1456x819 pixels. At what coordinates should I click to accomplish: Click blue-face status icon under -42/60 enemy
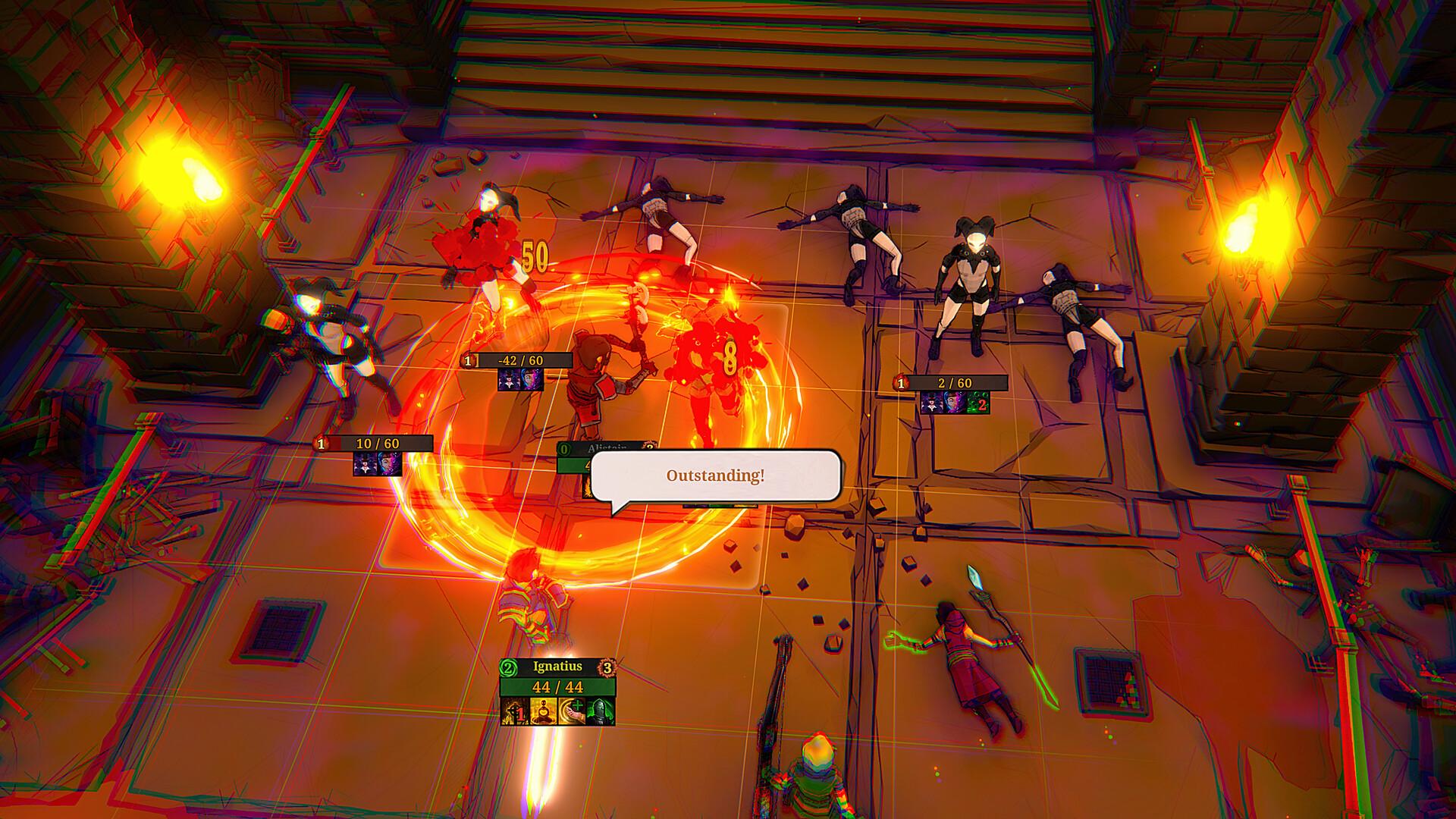pos(532,379)
